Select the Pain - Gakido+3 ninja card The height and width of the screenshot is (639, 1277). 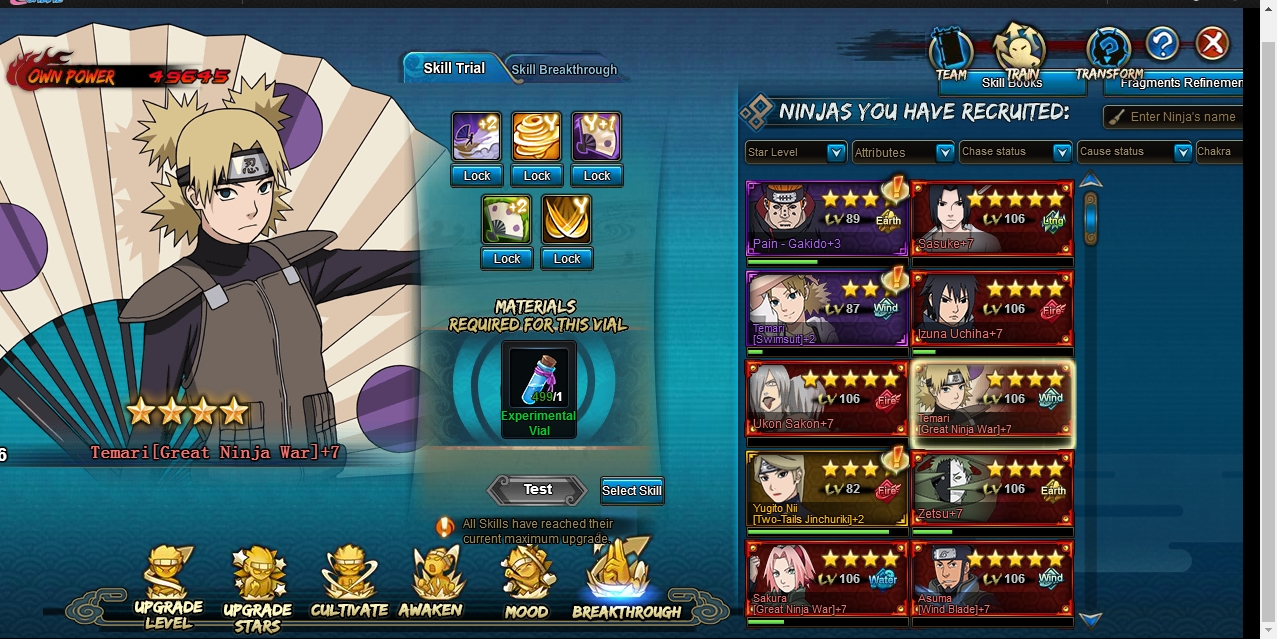827,218
